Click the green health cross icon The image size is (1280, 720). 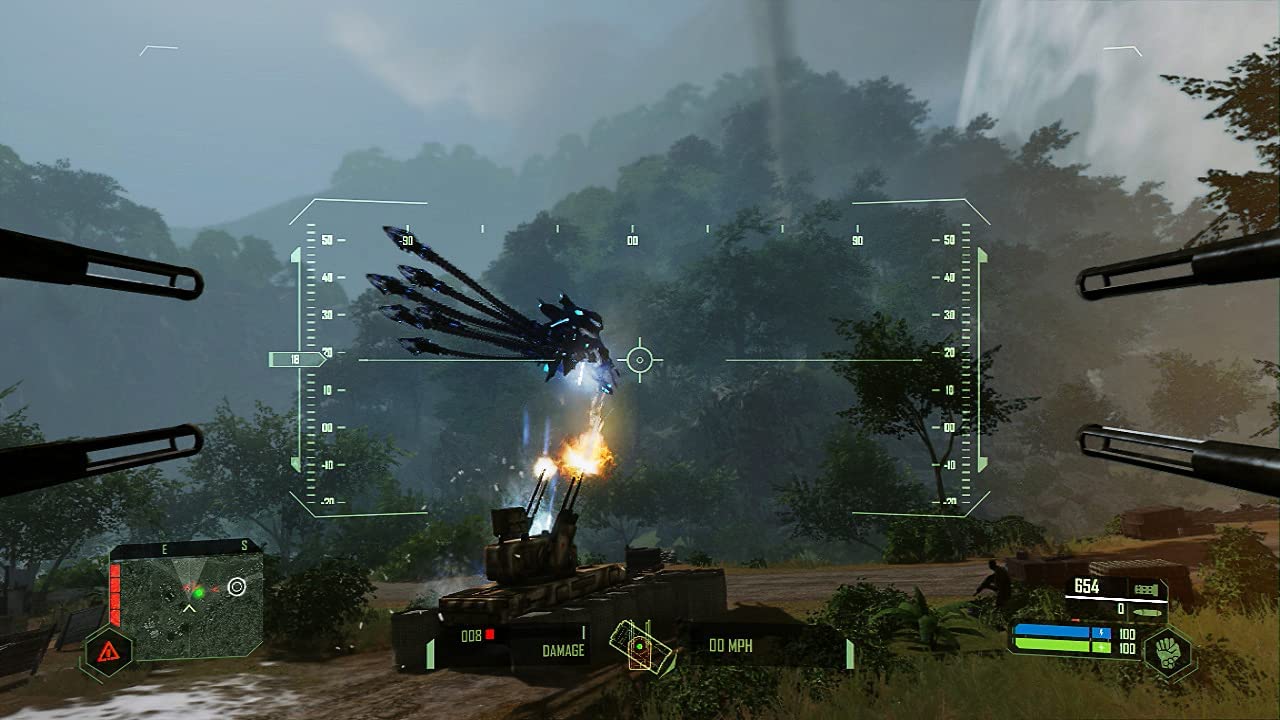coord(1101,647)
